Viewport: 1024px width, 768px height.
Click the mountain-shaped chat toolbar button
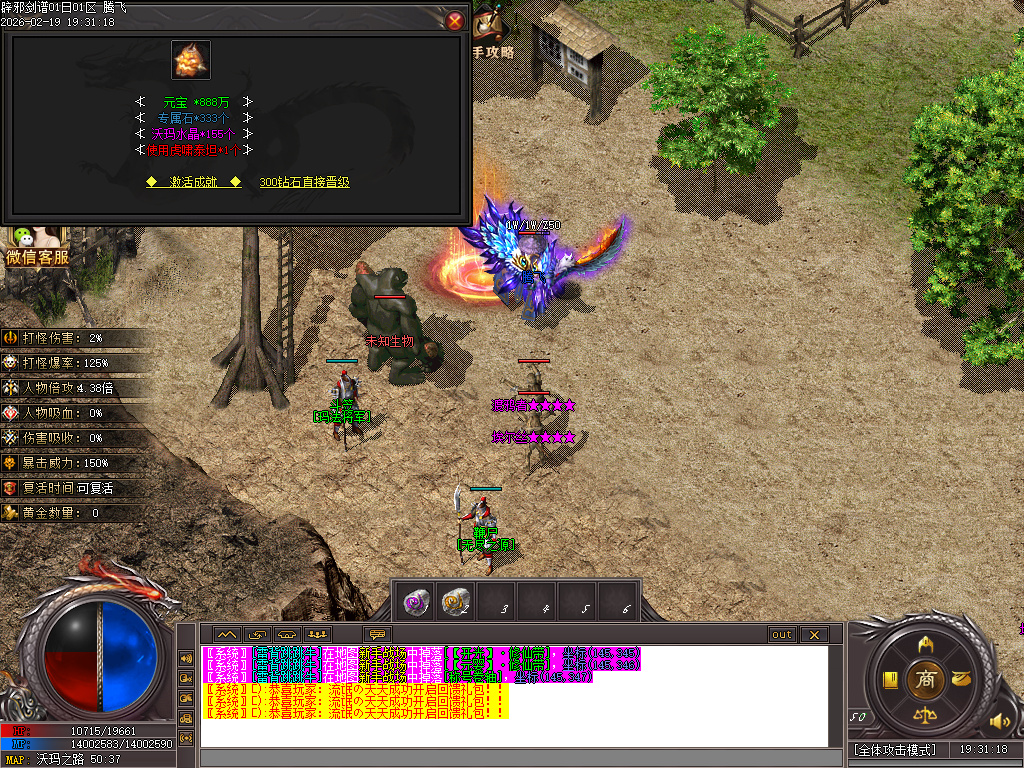coord(225,634)
